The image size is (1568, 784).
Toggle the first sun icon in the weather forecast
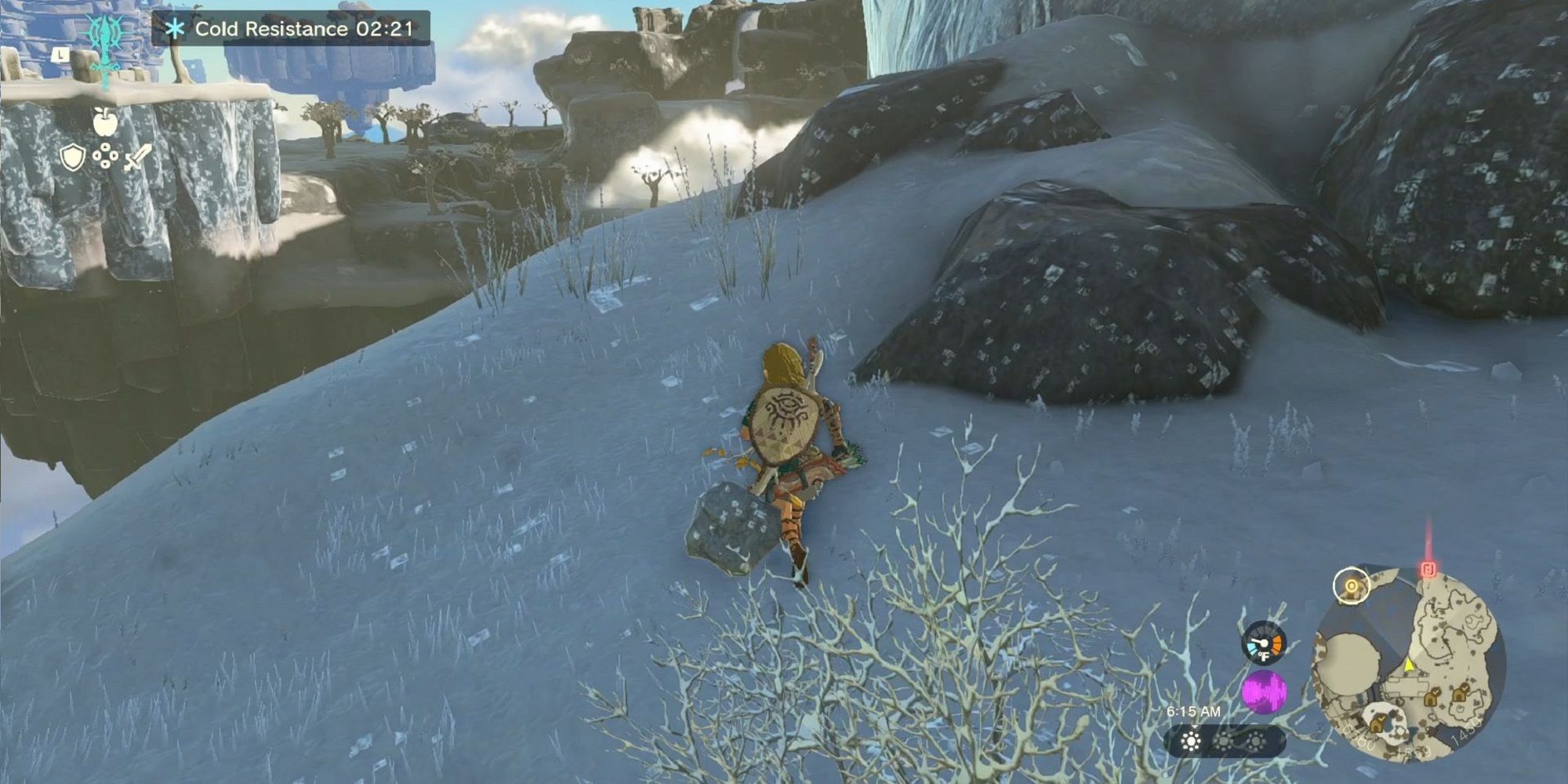[x=1191, y=741]
